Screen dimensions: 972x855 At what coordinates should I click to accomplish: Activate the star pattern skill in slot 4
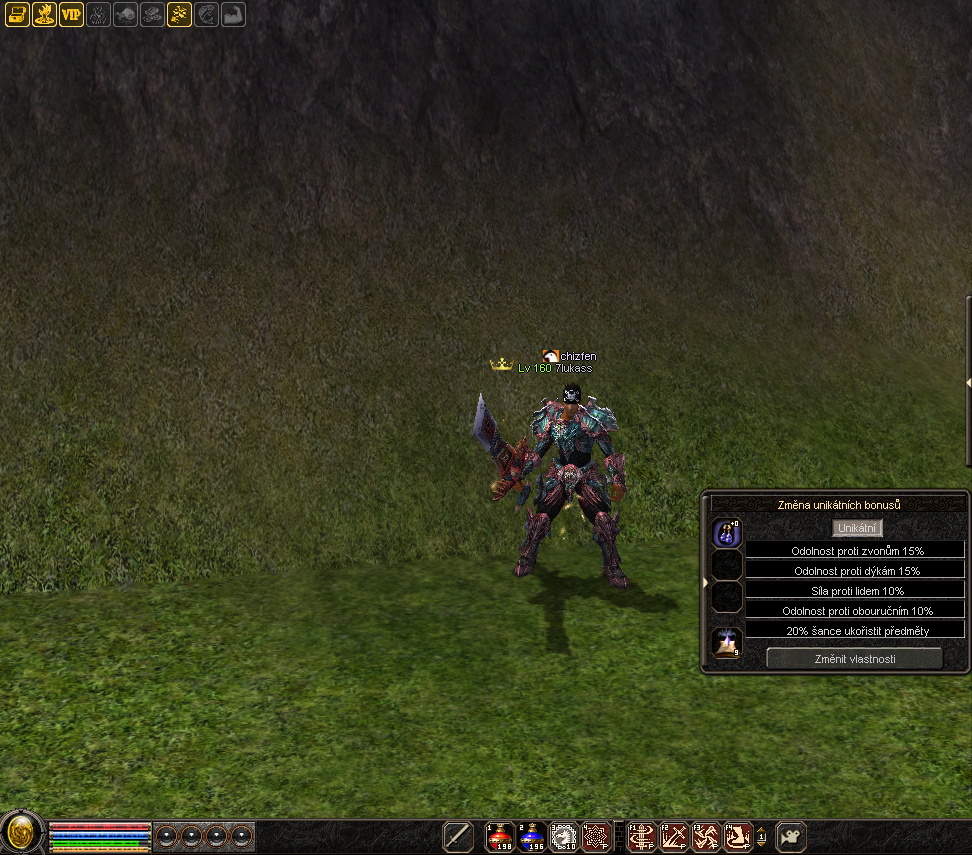pos(596,836)
